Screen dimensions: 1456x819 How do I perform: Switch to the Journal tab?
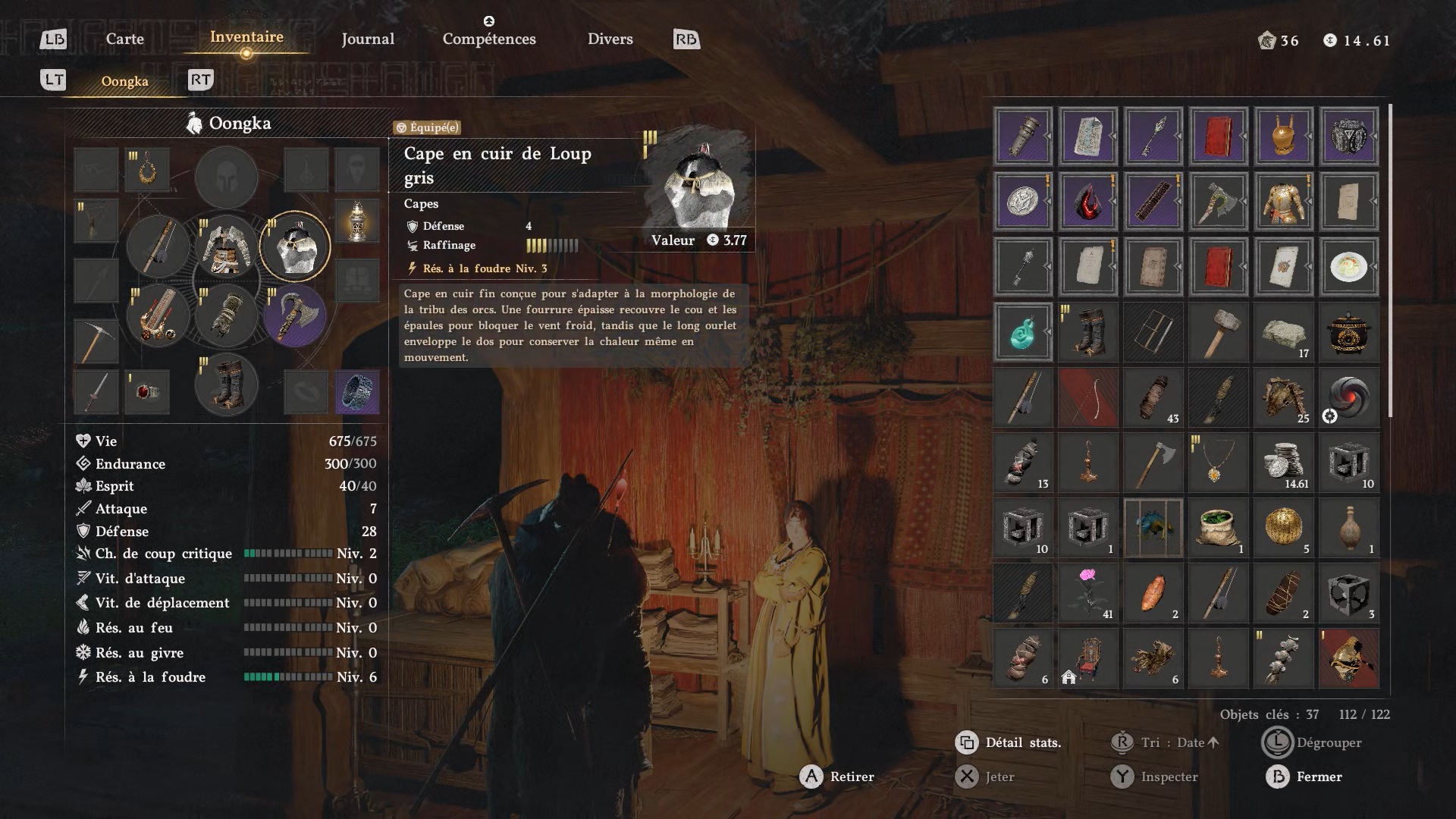[368, 39]
